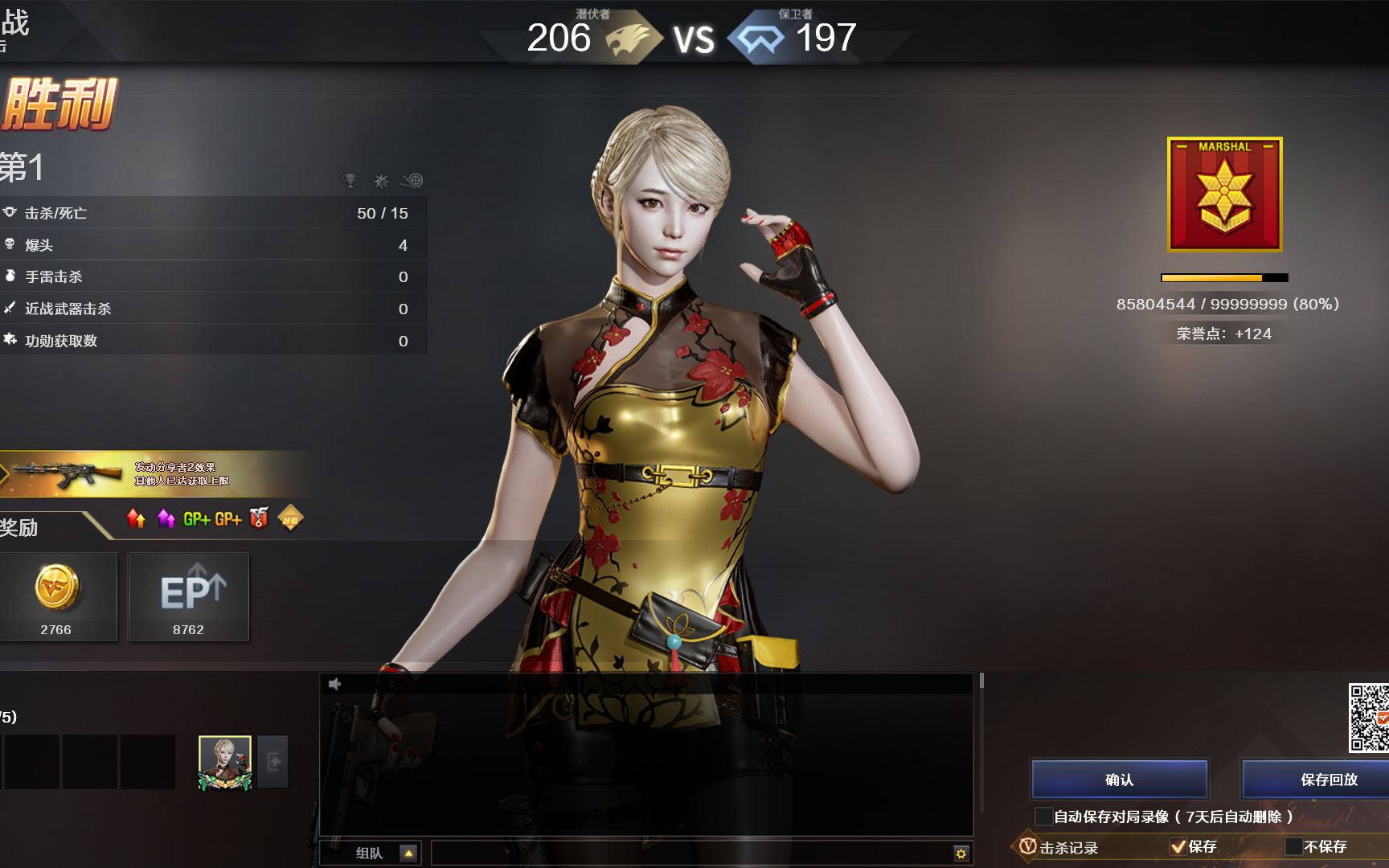Select the EP experience reward tile
The image size is (1389, 868).
(189, 596)
